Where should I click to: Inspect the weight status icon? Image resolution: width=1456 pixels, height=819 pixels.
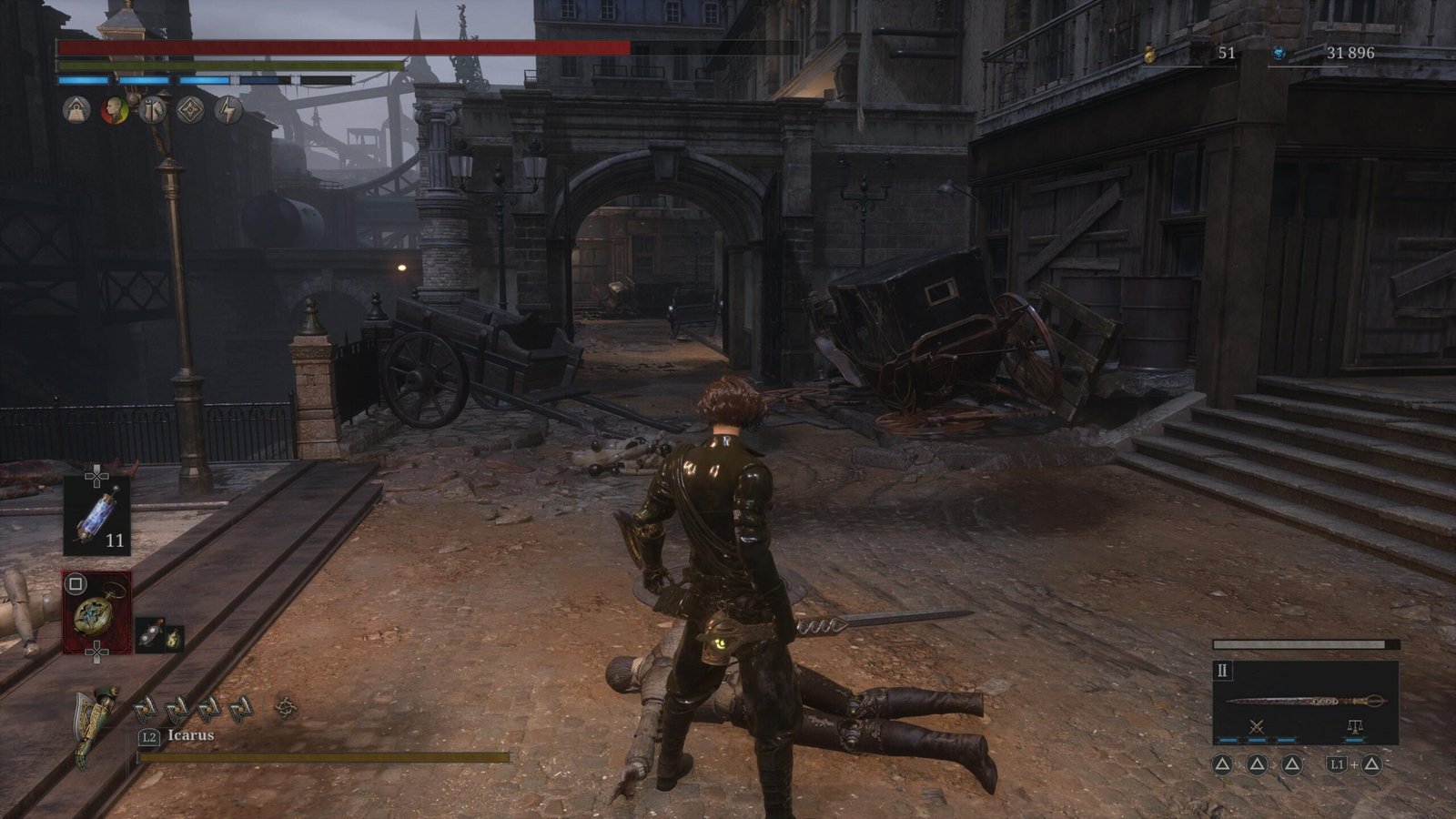point(76,110)
